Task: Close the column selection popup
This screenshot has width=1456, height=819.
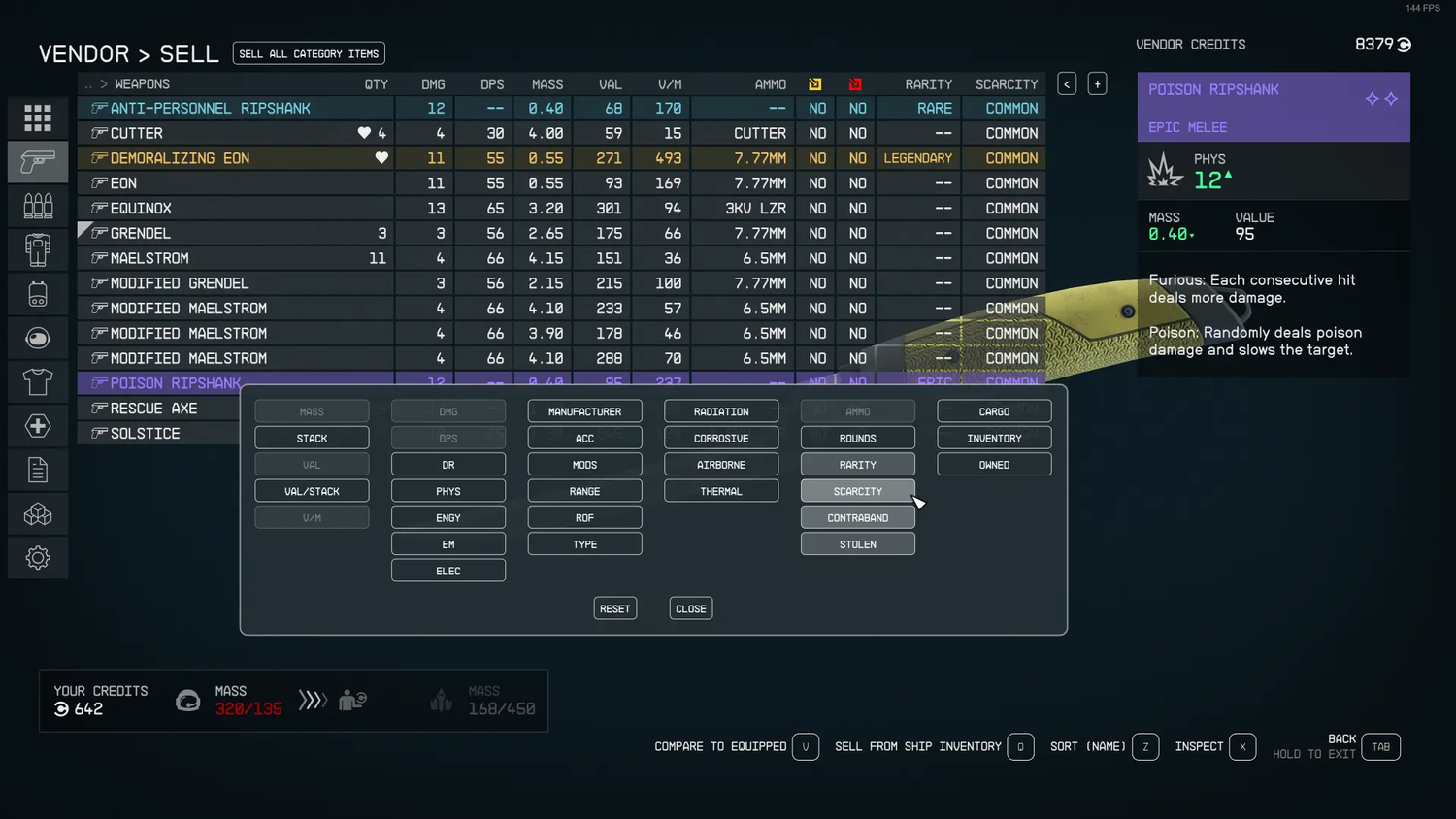Action: [690, 608]
